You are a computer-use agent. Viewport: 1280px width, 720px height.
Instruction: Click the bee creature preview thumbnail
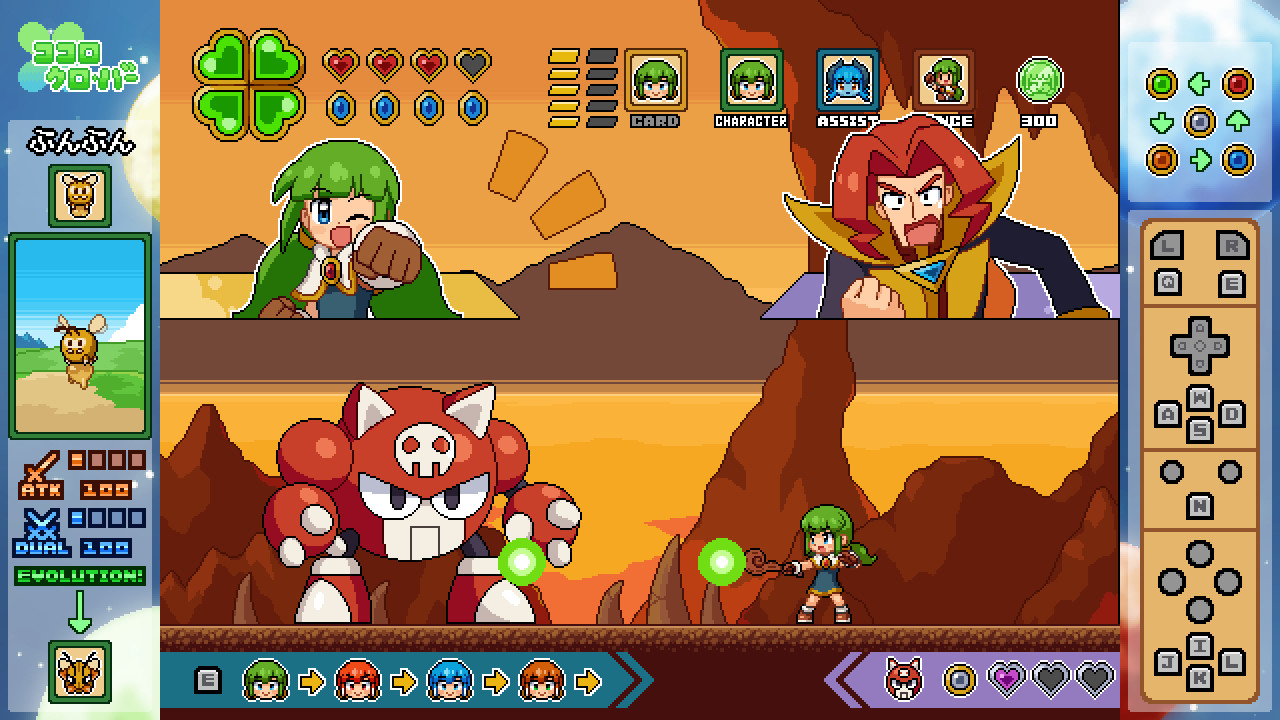(79, 330)
